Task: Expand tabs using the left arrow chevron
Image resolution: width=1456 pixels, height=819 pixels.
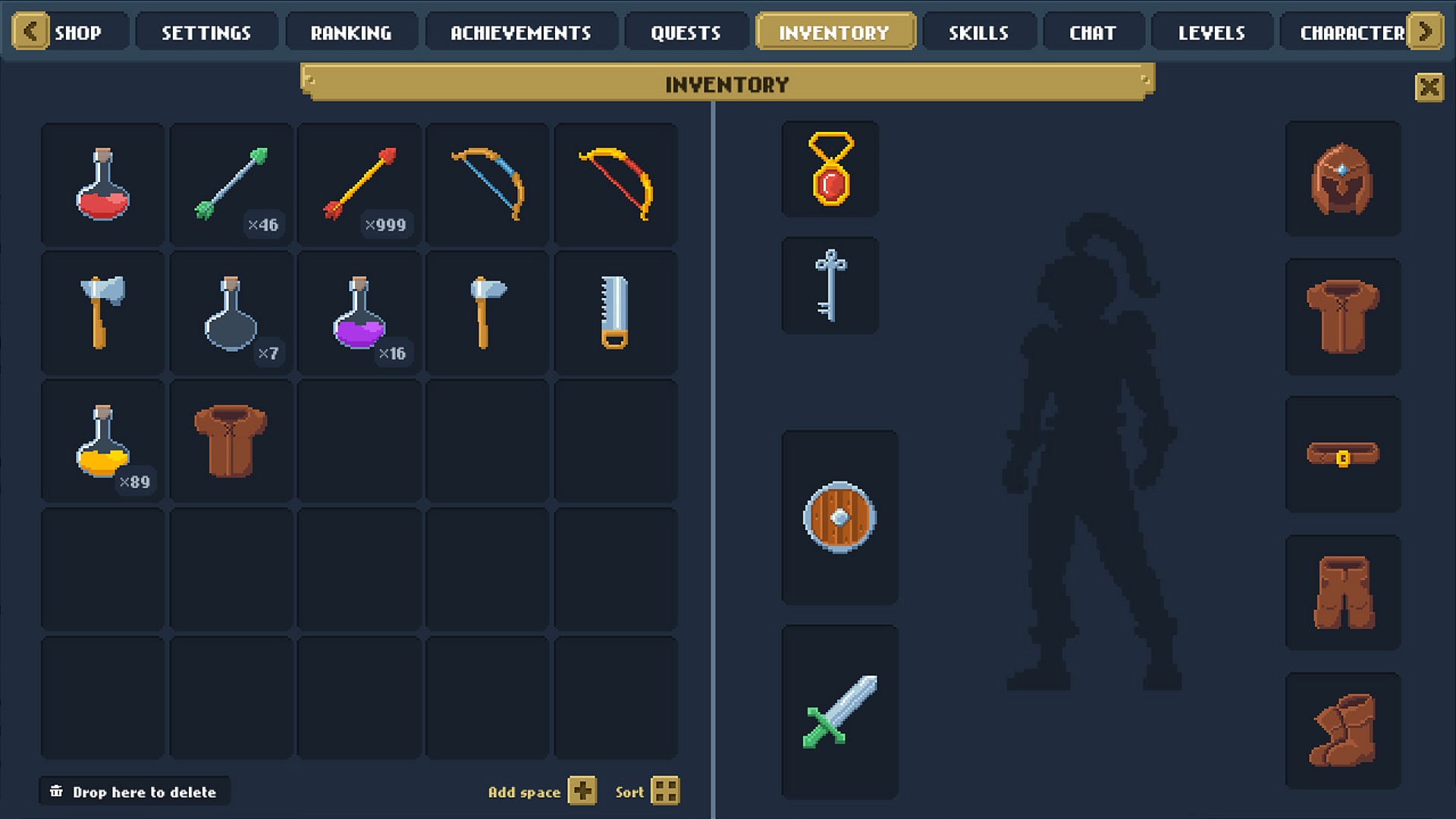Action: pos(30,31)
